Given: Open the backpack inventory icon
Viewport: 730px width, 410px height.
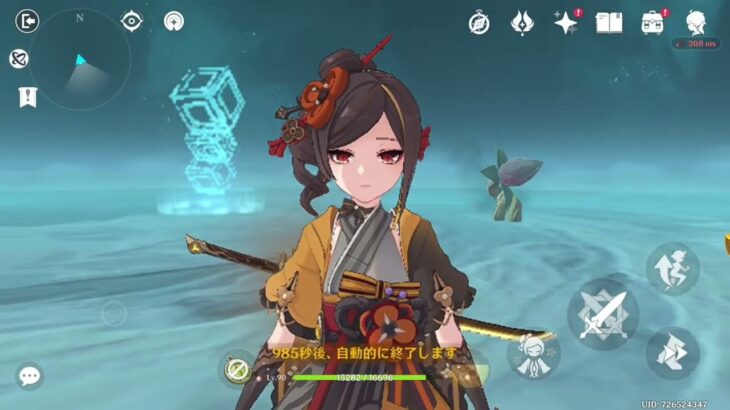Looking at the screenshot, I should (653, 22).
